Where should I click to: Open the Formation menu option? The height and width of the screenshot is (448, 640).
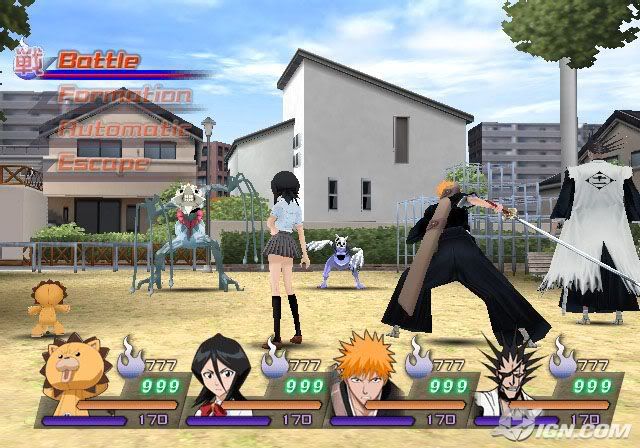124,96
